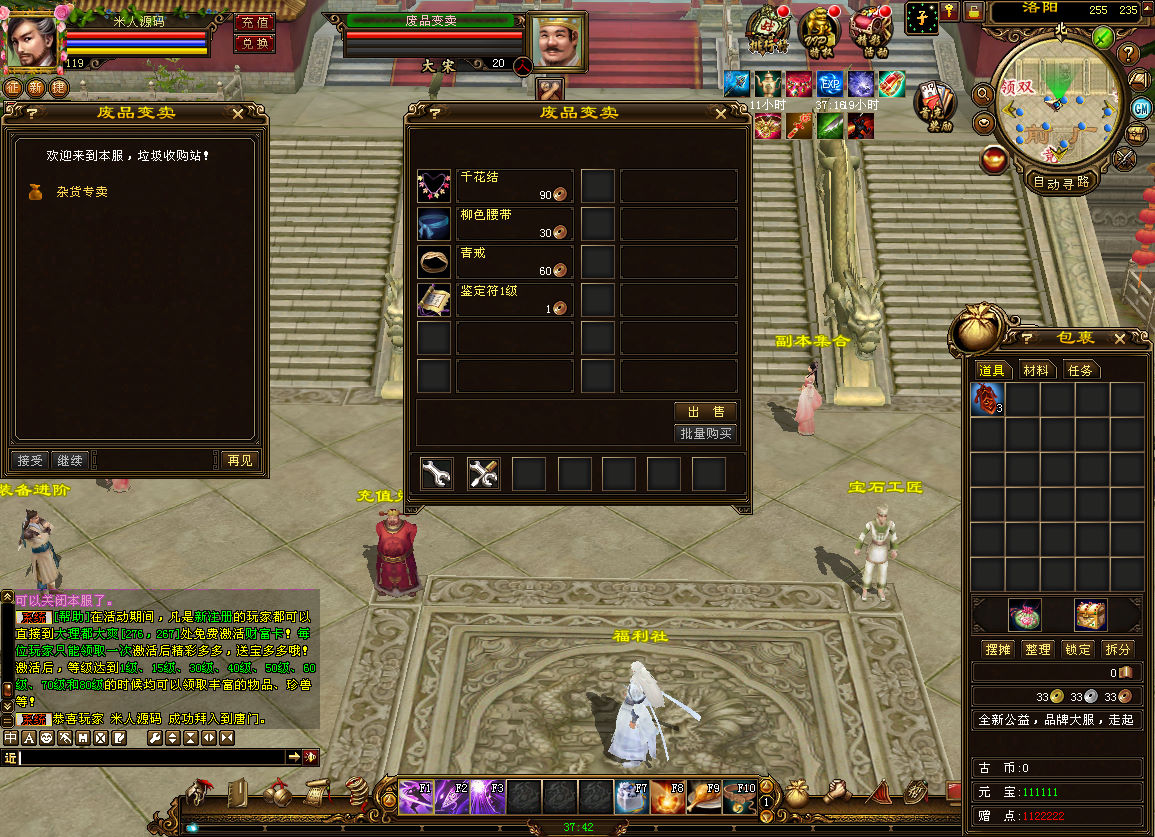The height and width of the screenshot is (837, 1155).
Task: Switch to the 任务 quest tab
Action: coord(1081,370)
